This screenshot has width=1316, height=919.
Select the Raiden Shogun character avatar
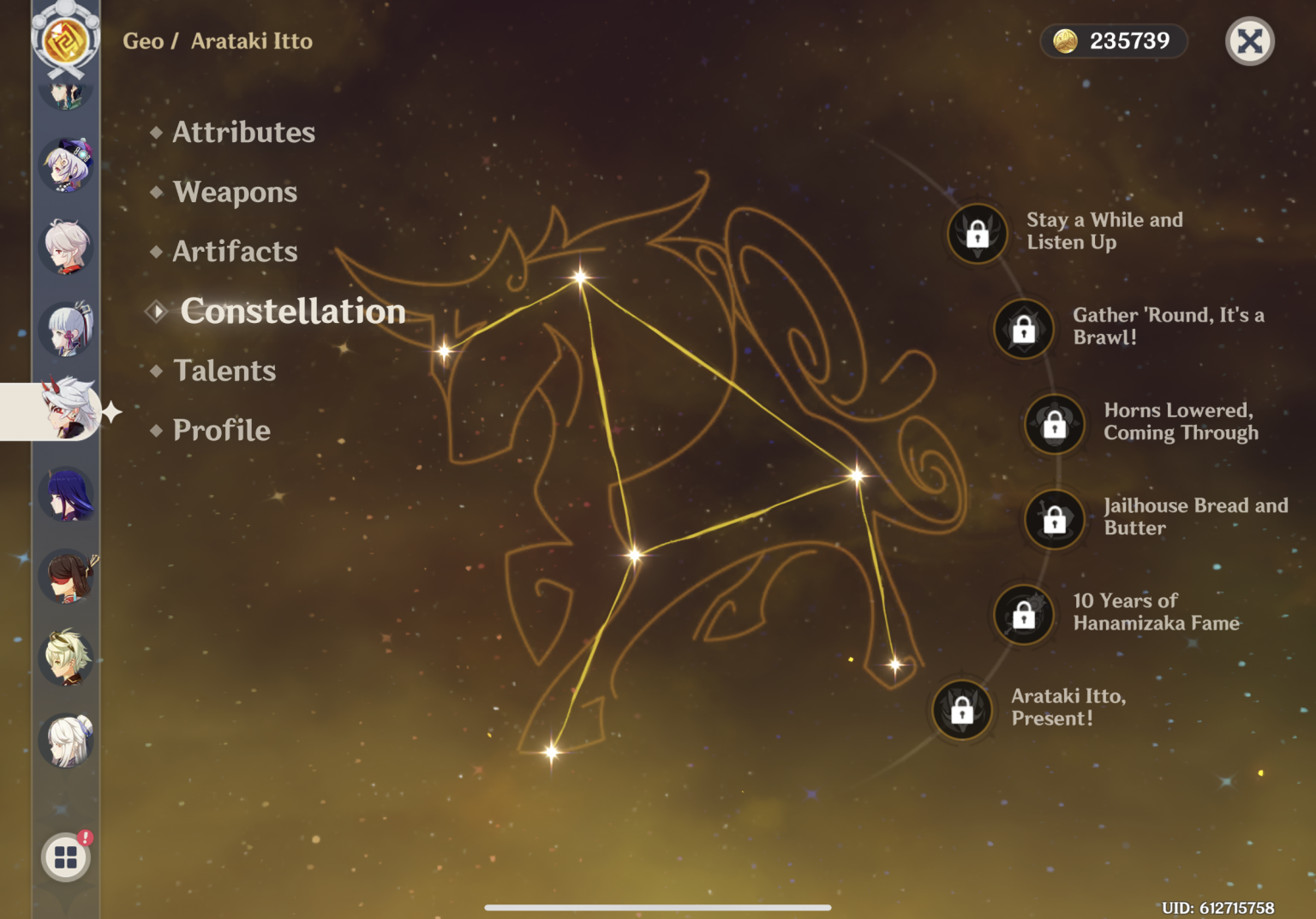(x=66, y=492)
